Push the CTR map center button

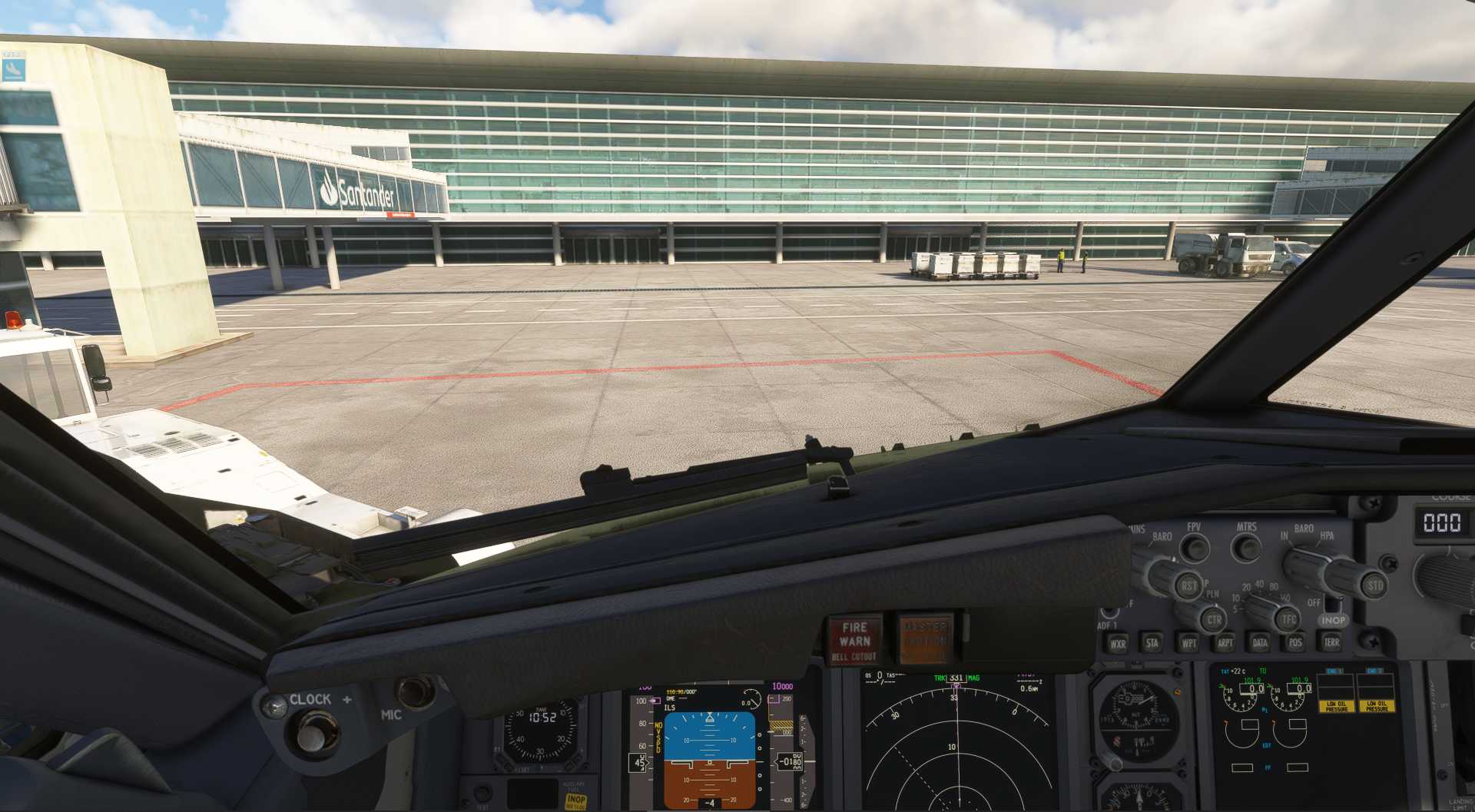point(1213,619)
